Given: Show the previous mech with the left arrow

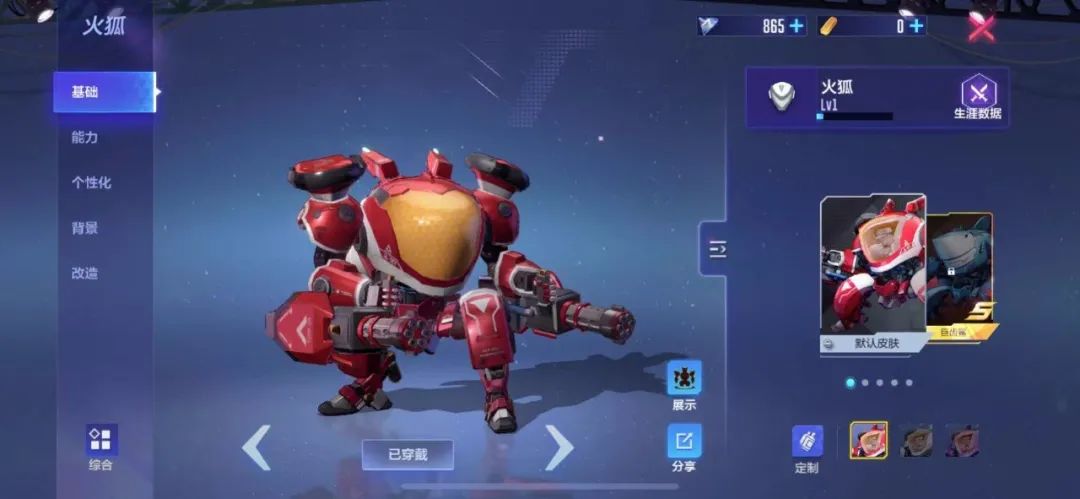Looking at the screenshot, I should (x=257, y=447).
